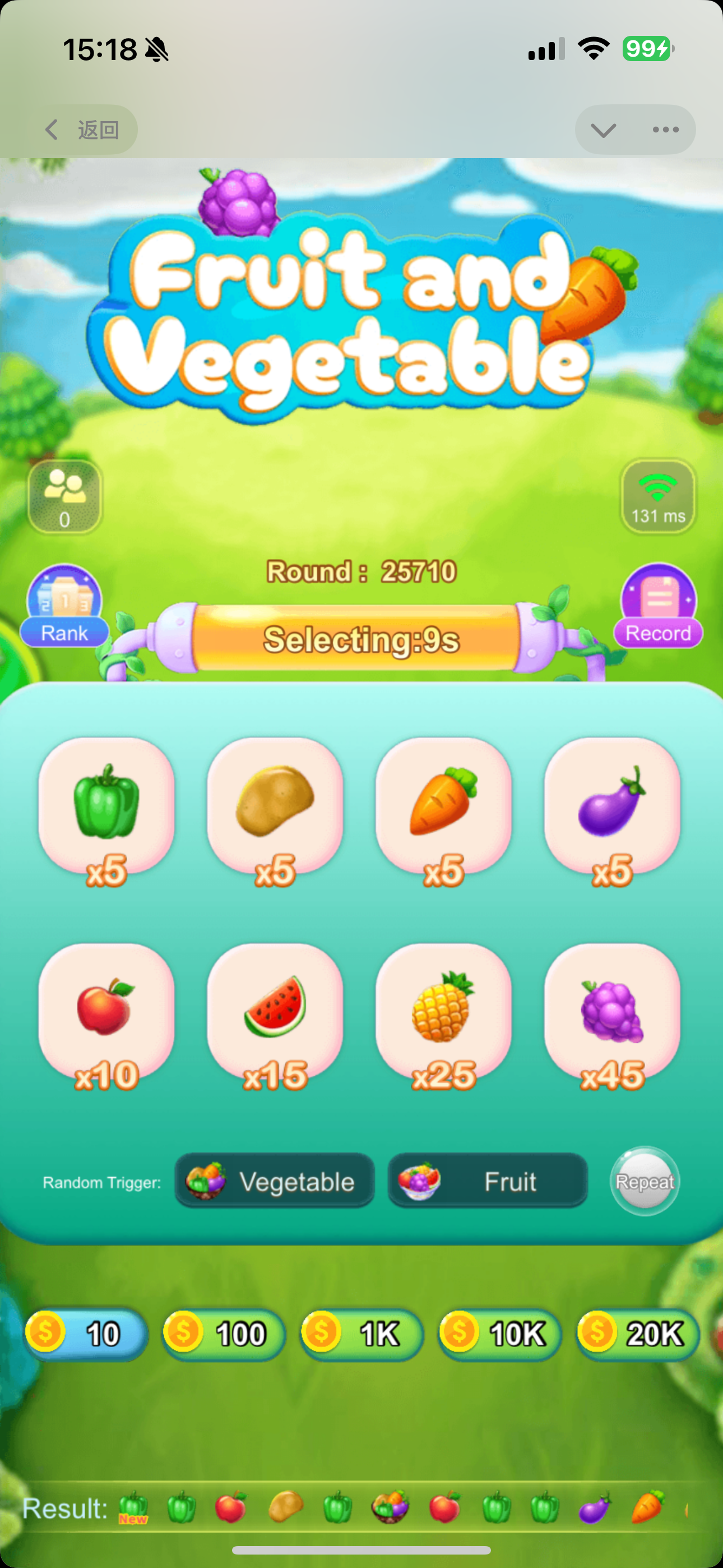Image resolution: width=723 pixels, height=1568 pixels.
Task: Click the Selecting:9s countdown bar
Action: click(x=361, y=640)
